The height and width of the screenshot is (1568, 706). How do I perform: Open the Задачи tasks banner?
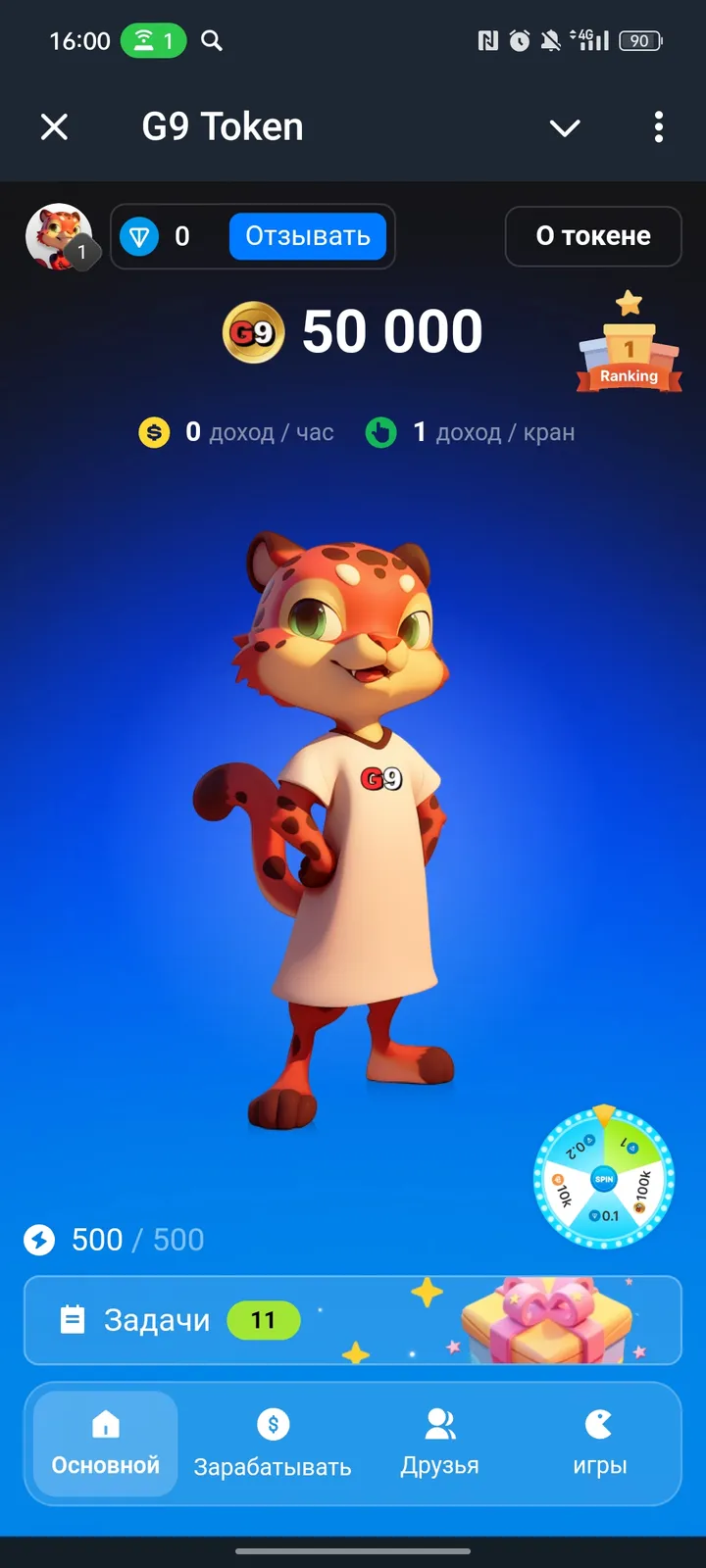(352, 1320)
